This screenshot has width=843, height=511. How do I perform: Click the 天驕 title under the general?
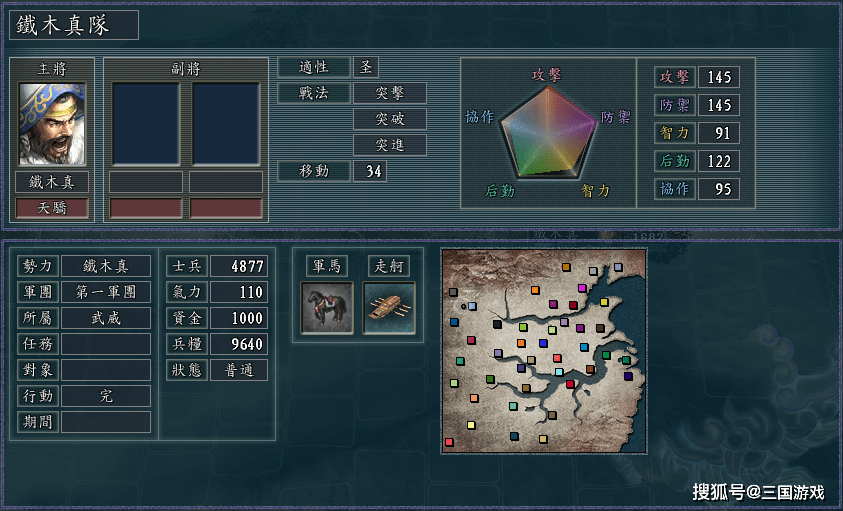pos(52,208)
